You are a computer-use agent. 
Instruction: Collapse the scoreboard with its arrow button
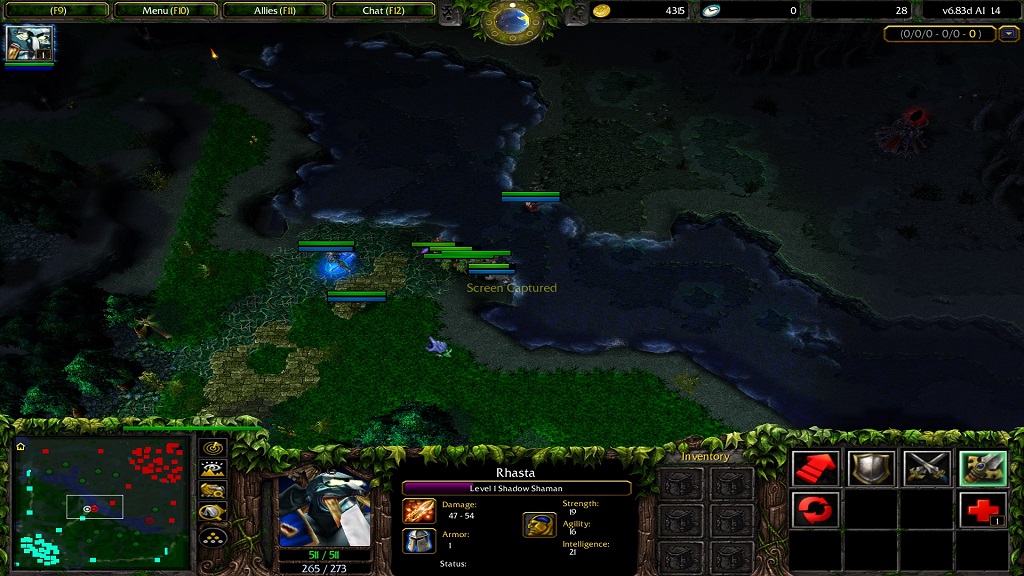1008,34
